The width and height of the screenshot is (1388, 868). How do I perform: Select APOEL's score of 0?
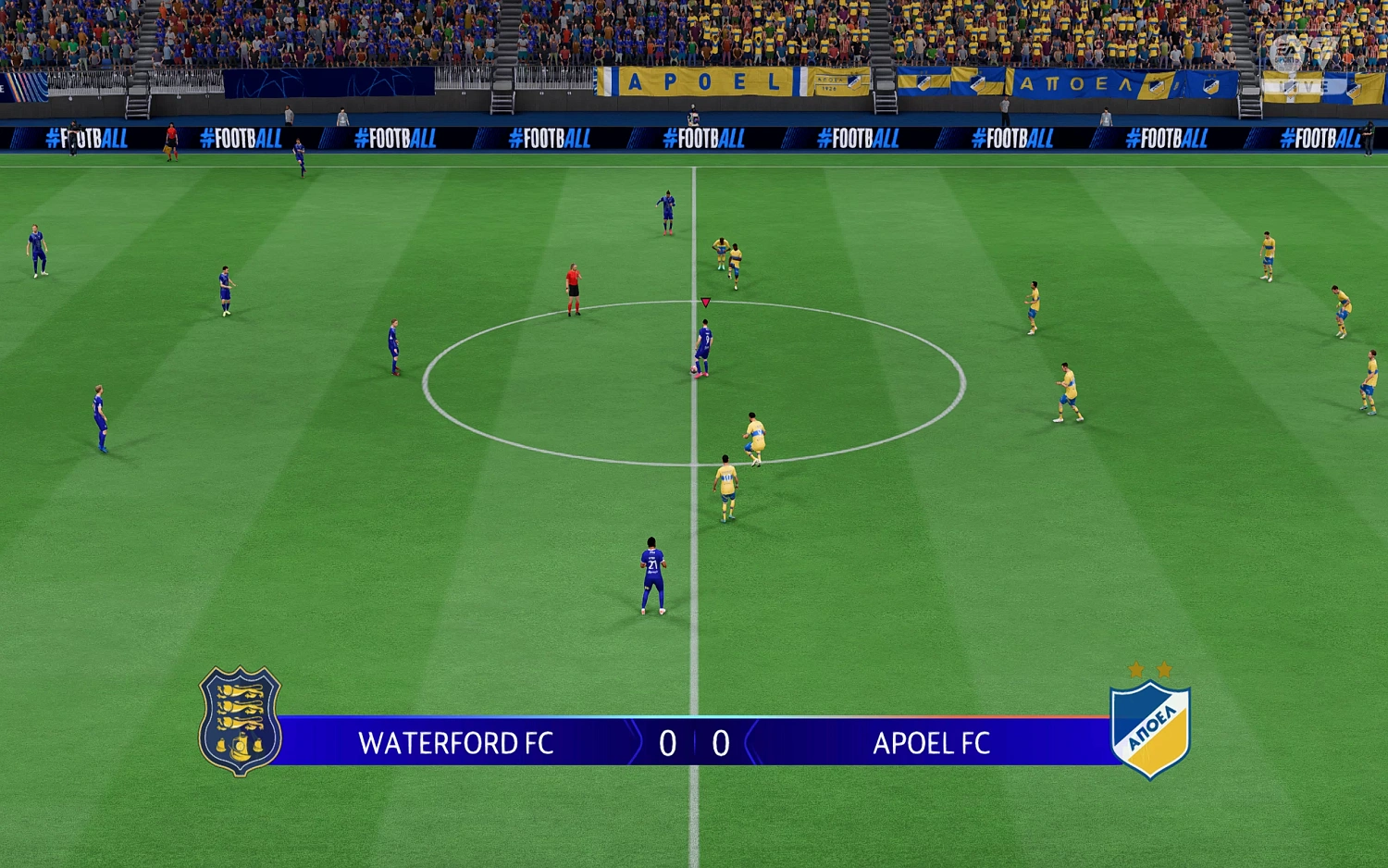720,742
